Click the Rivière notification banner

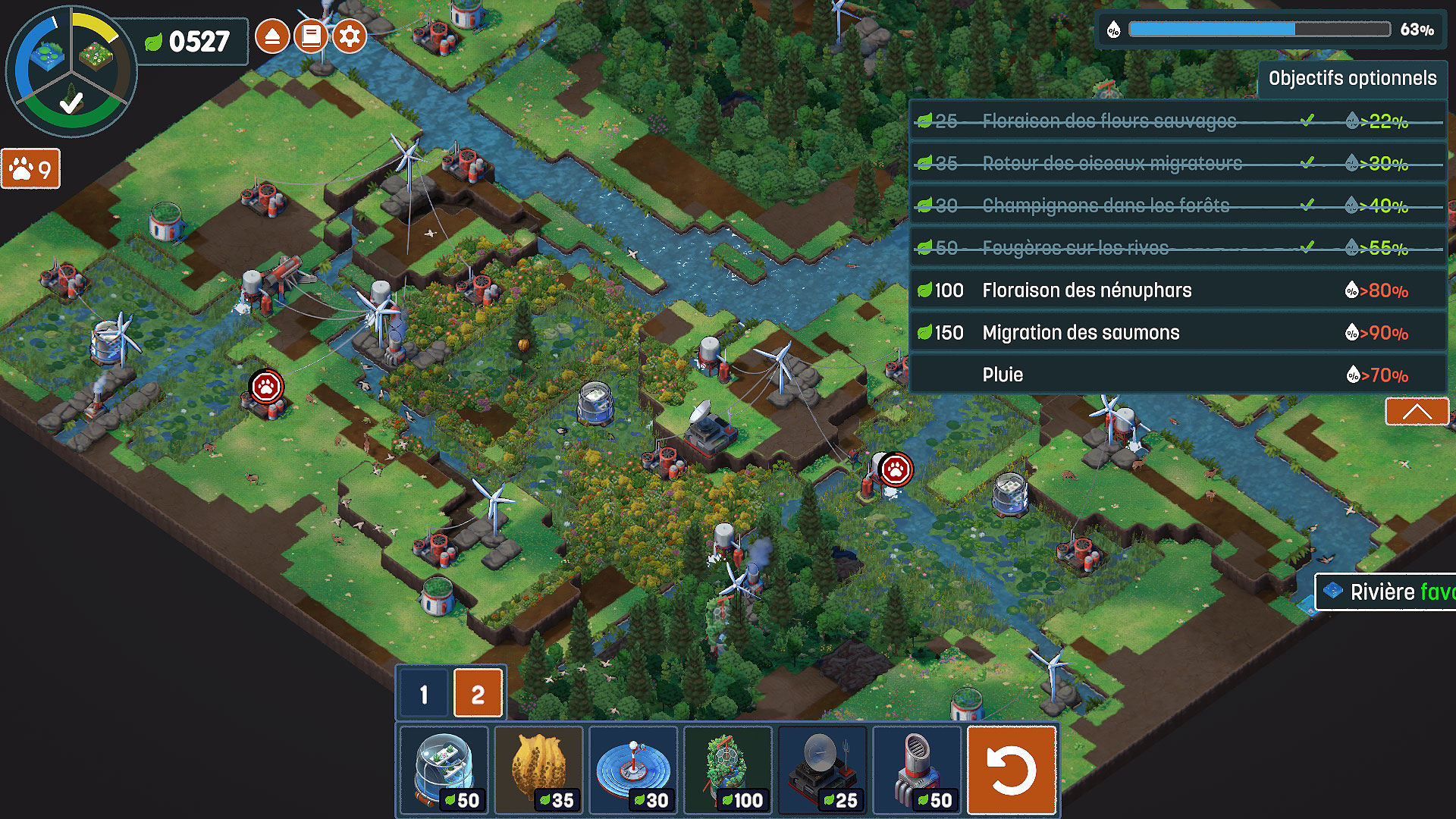[x=1386, y=592]
